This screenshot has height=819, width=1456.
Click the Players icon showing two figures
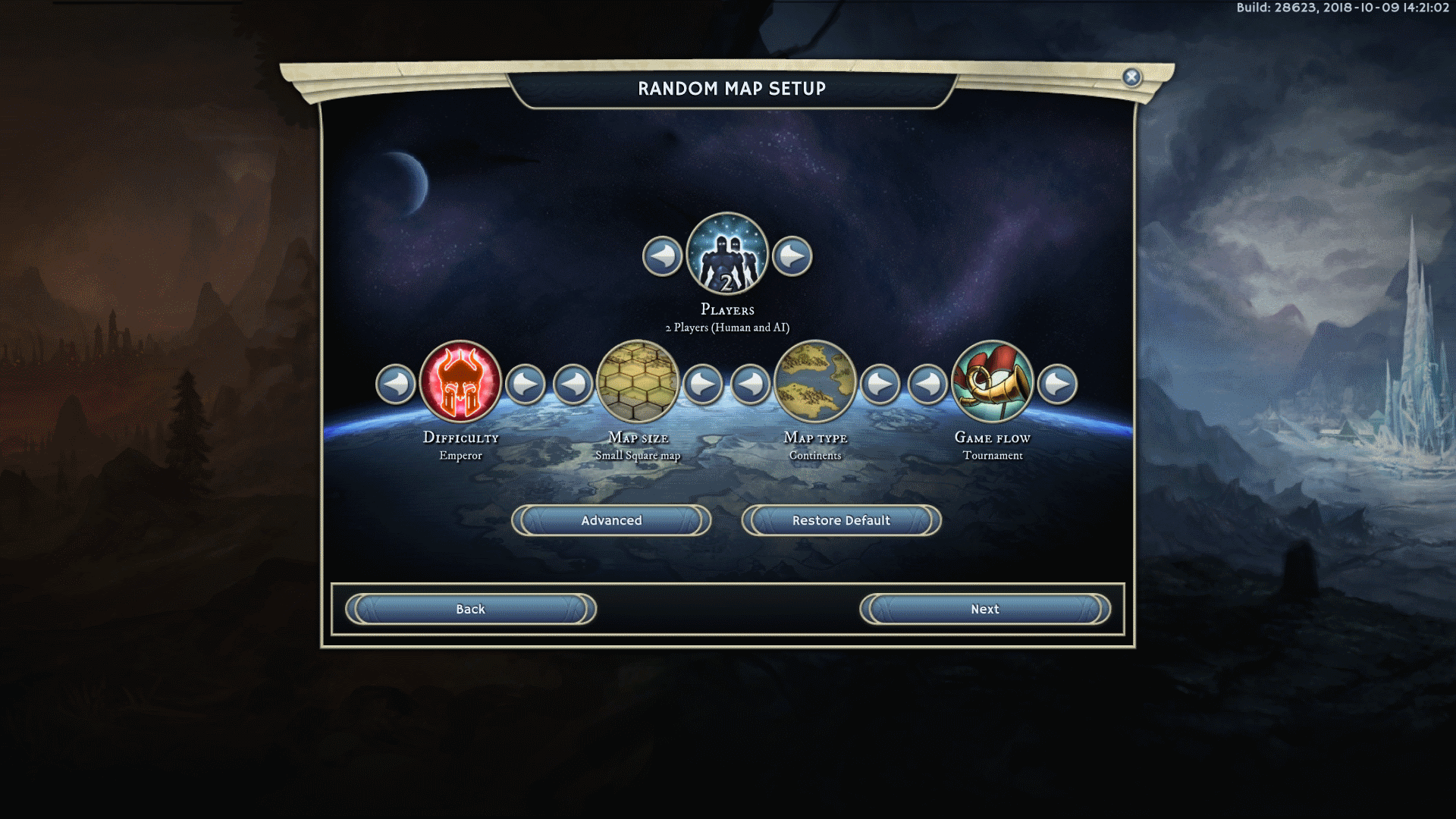coord(727,254)
